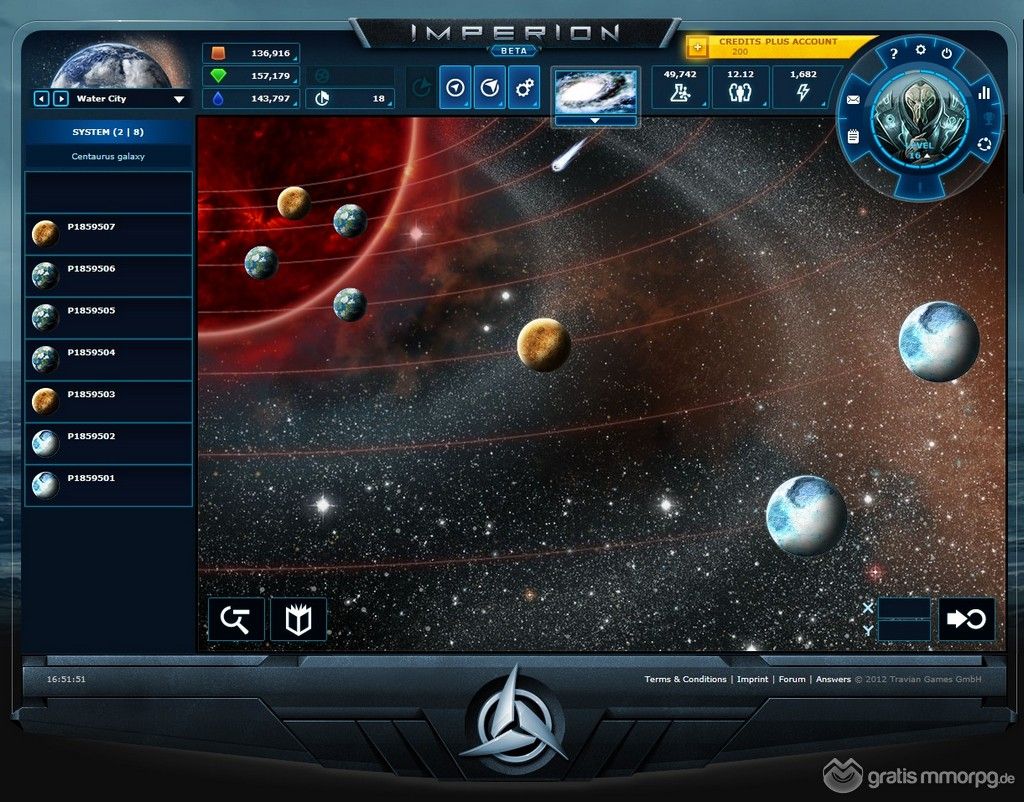The width and height of the screenshot is (1024, 802).
Task: Open the mail envelope icon
Action: (x=853, y=100)
